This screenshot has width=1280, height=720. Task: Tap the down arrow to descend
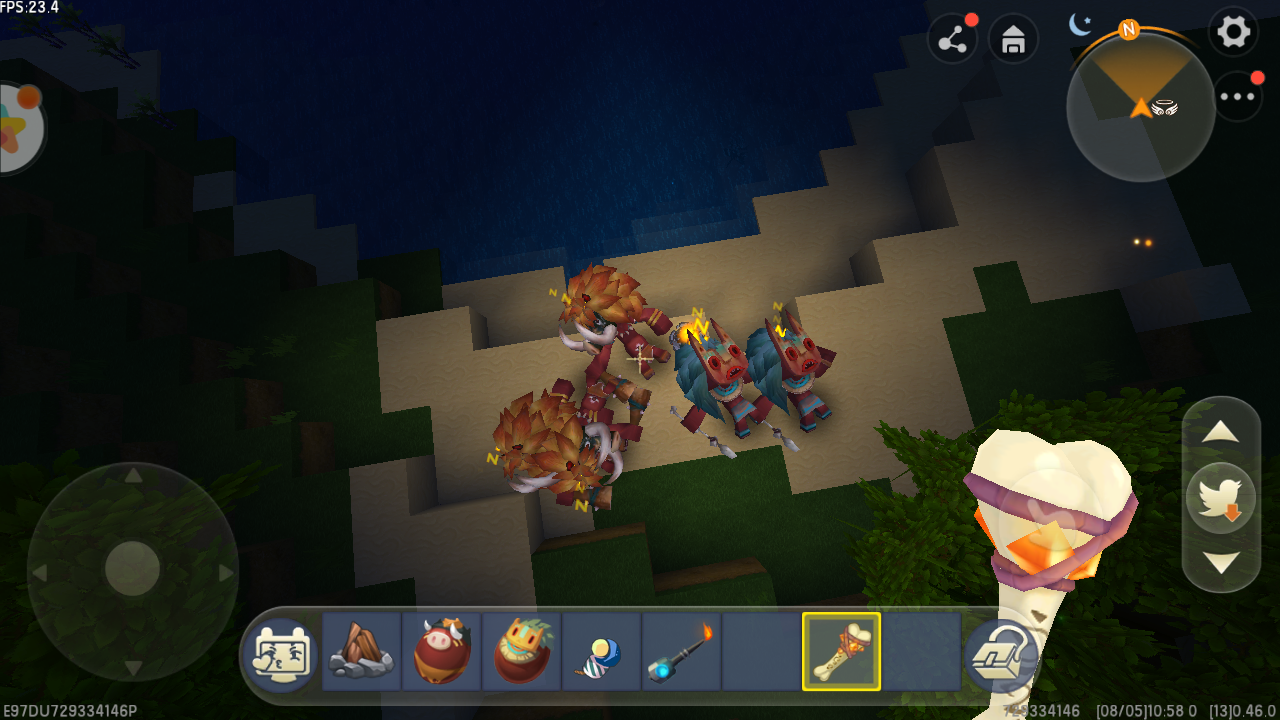pyautogui.click(x=1221, y=561)
